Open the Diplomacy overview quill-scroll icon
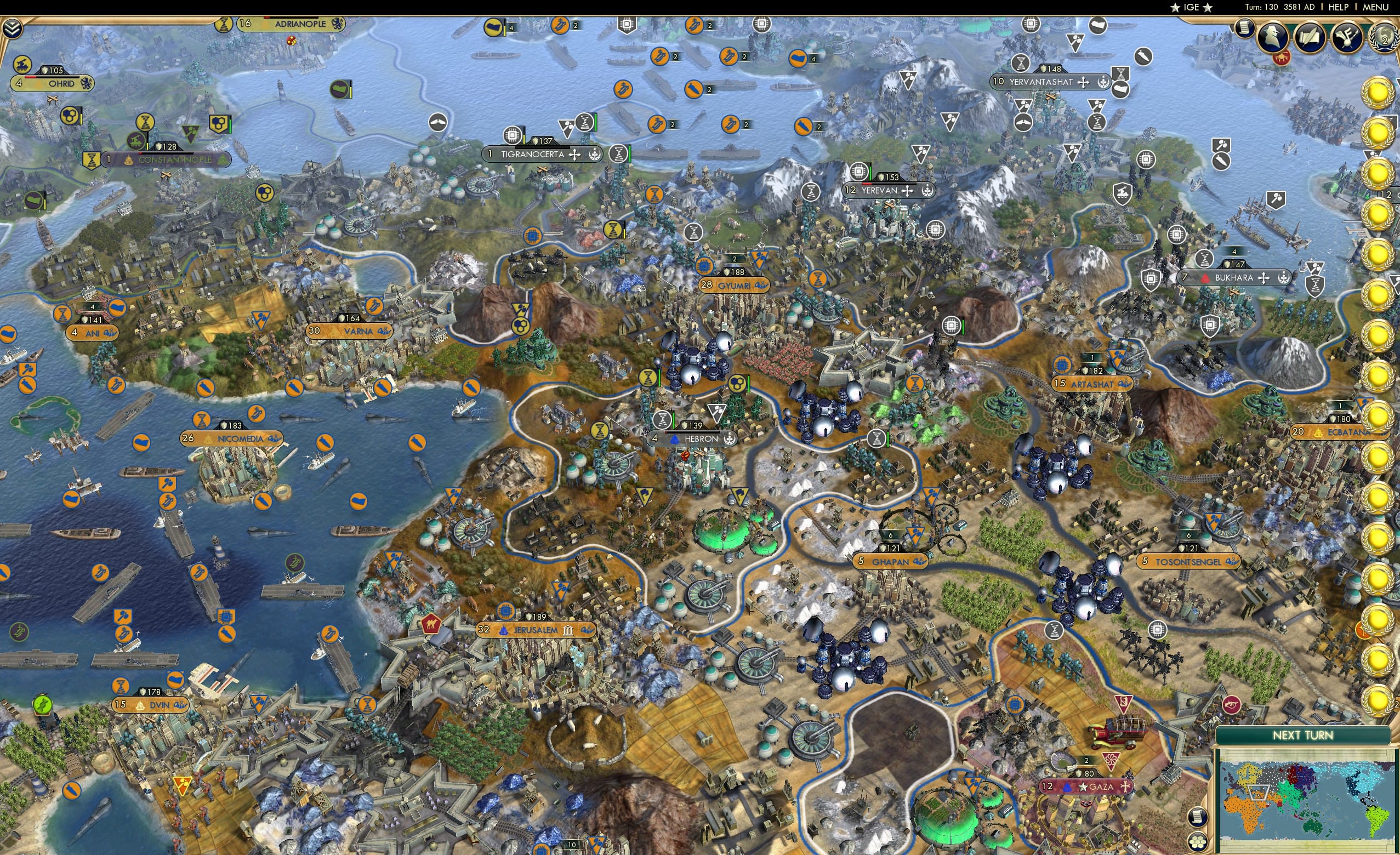The height and width of the screenshot is (855, 1400). coord(1310,37)
